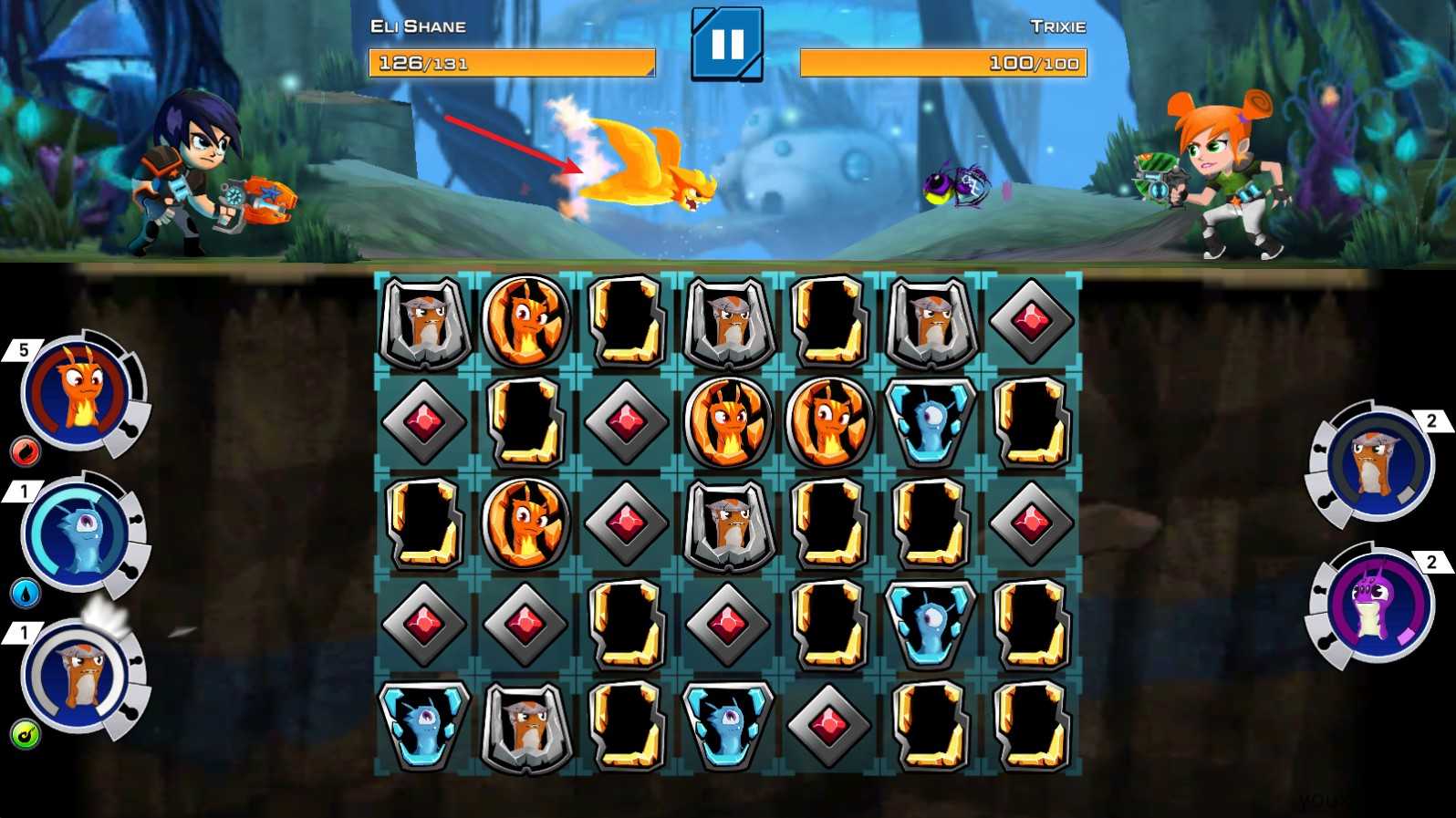The width and height of the screenshot is (1456, 818).
Task: Select Trixie's armored rock slug portrait
Action: click(1377, 464)
